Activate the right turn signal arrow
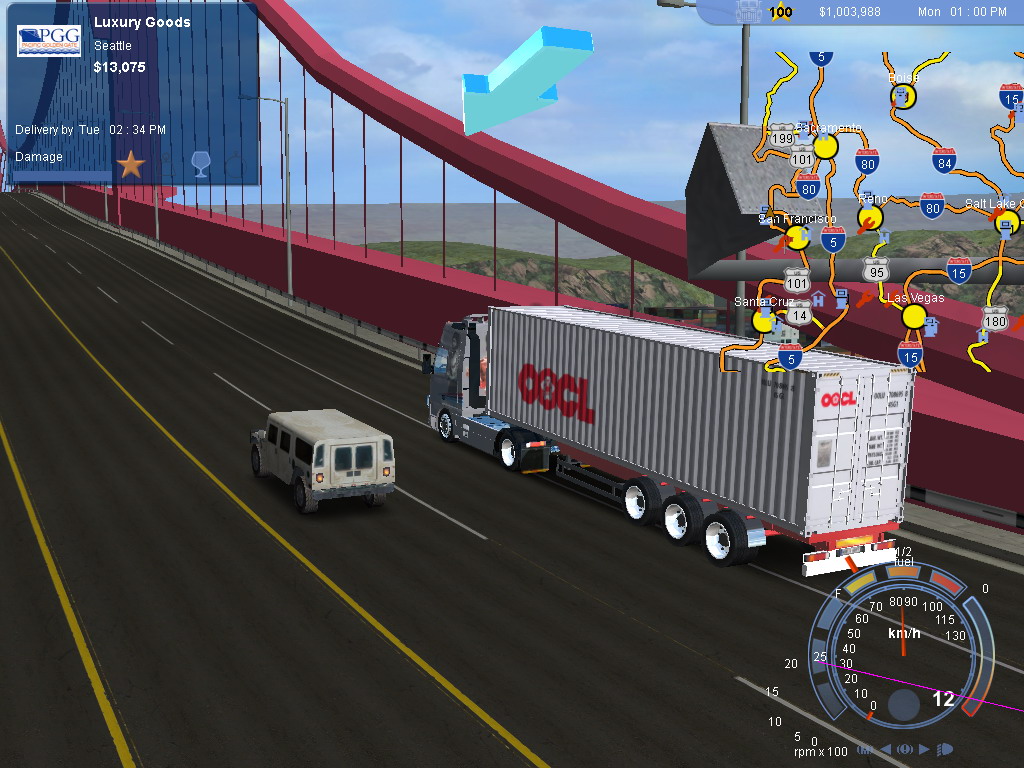 (x=924, y=749)
